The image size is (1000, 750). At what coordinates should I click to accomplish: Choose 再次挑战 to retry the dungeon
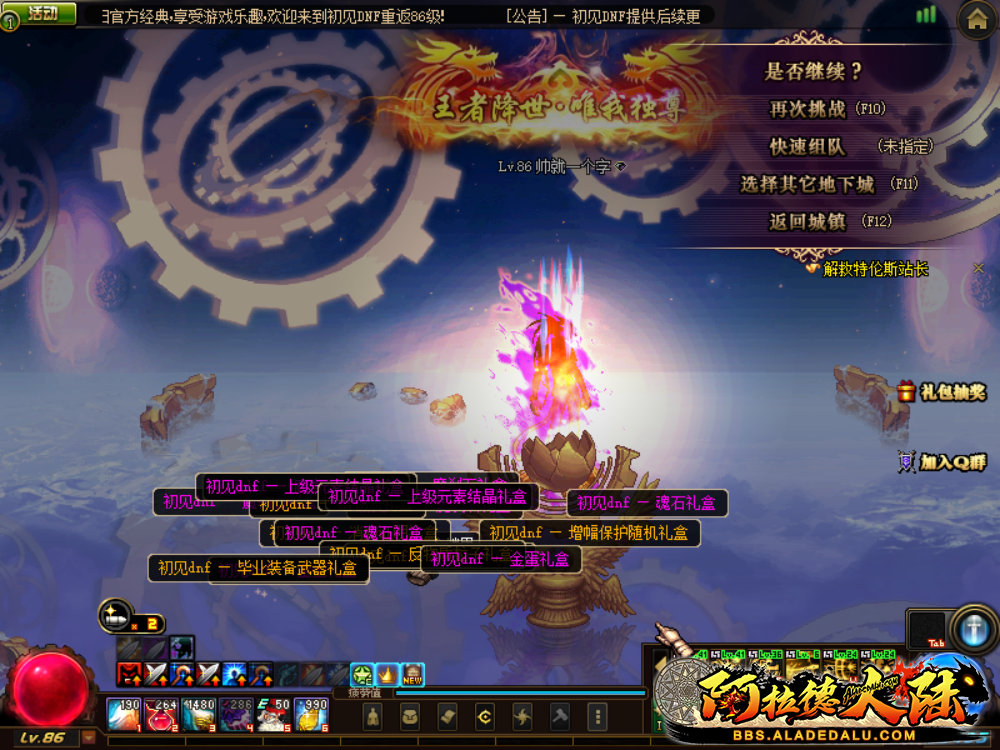(x=808, y=109)
